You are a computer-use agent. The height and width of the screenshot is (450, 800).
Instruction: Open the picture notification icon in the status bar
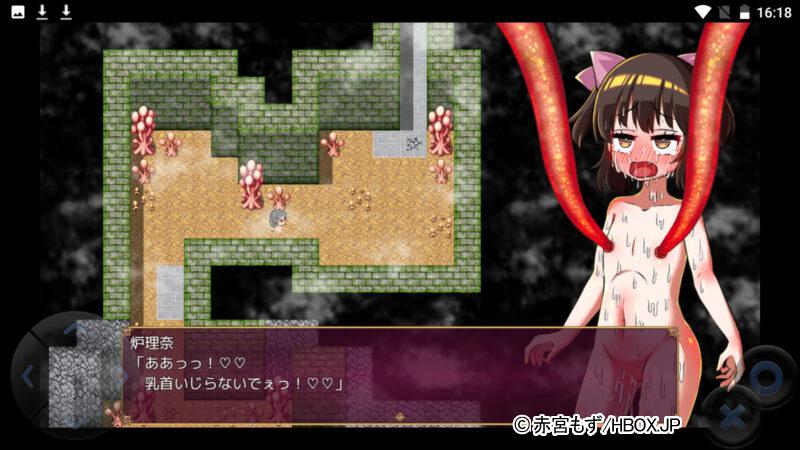coord(19,12)
